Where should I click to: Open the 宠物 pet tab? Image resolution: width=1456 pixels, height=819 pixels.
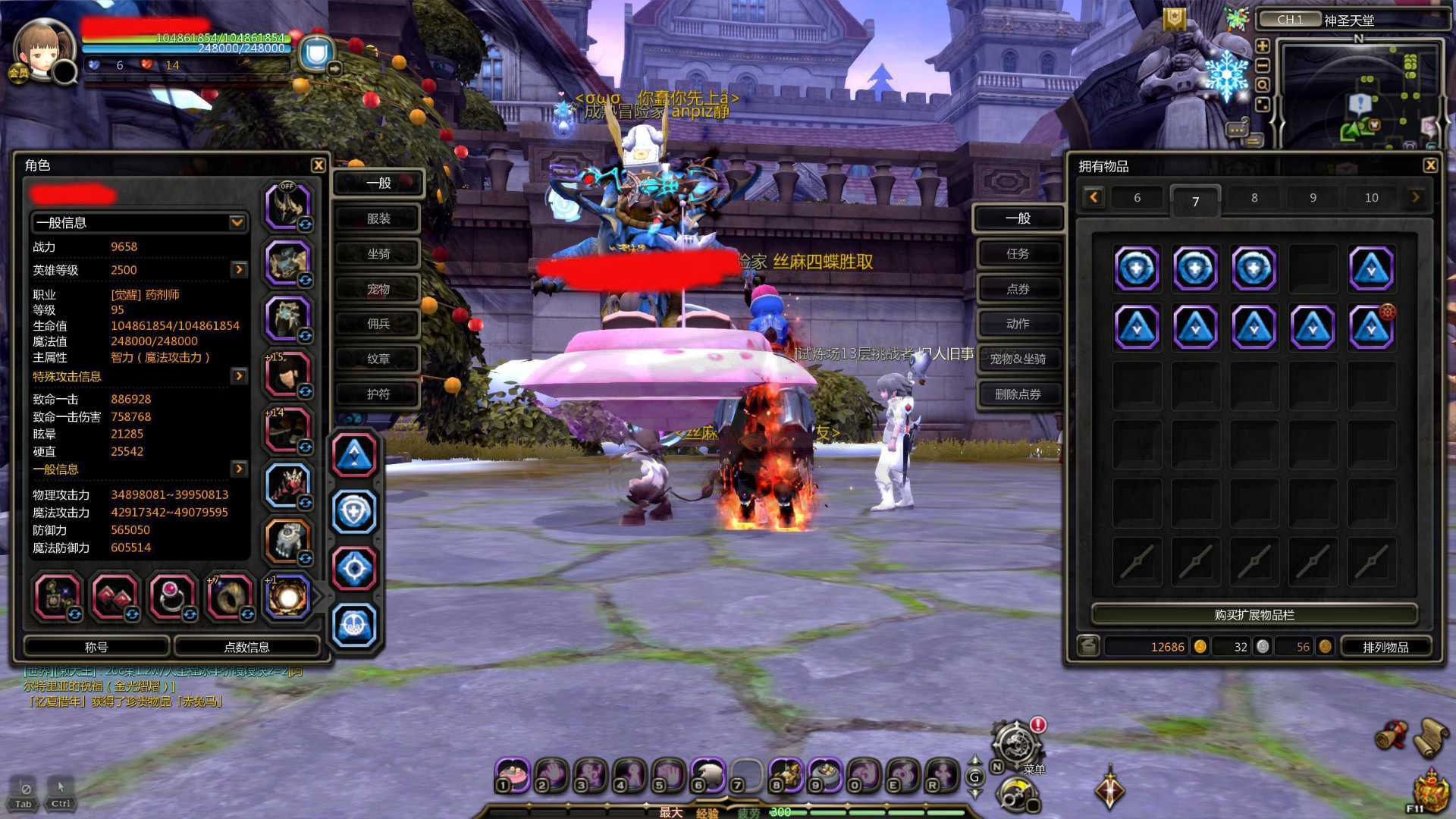[x=378, y=289]
